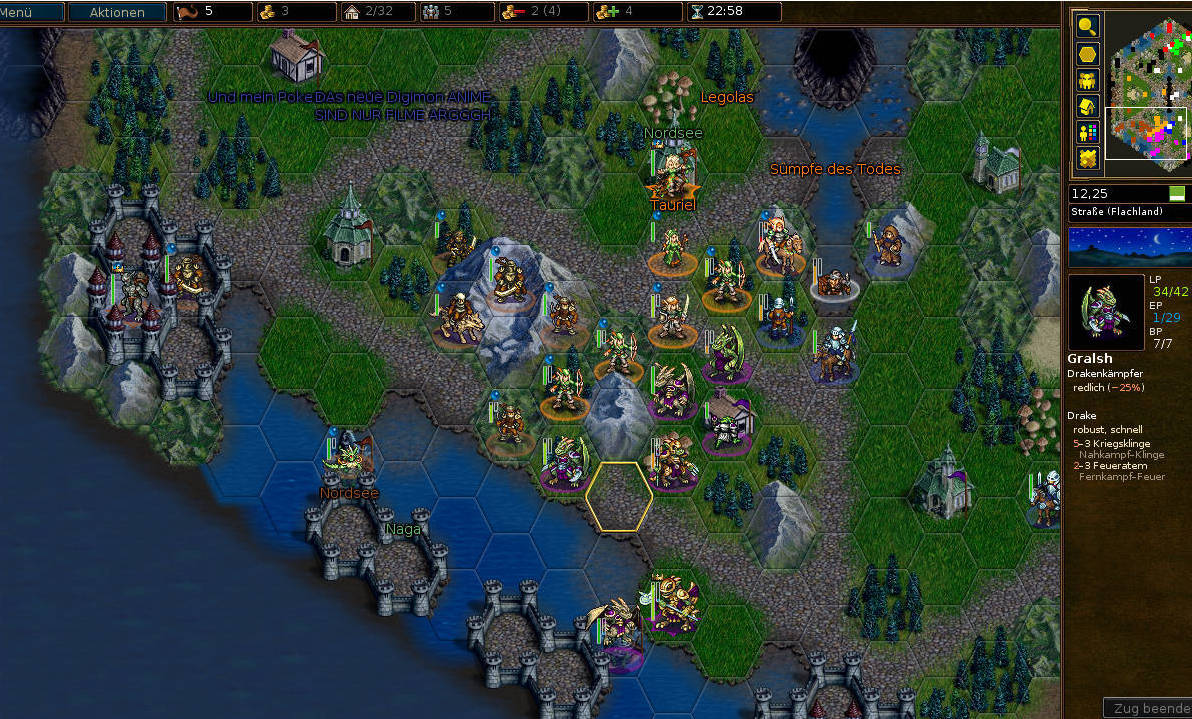Select the Feueratem attack entry
Image resolution: width=1192 pixels, height=719 pixels.
[x=1112, y=465]
